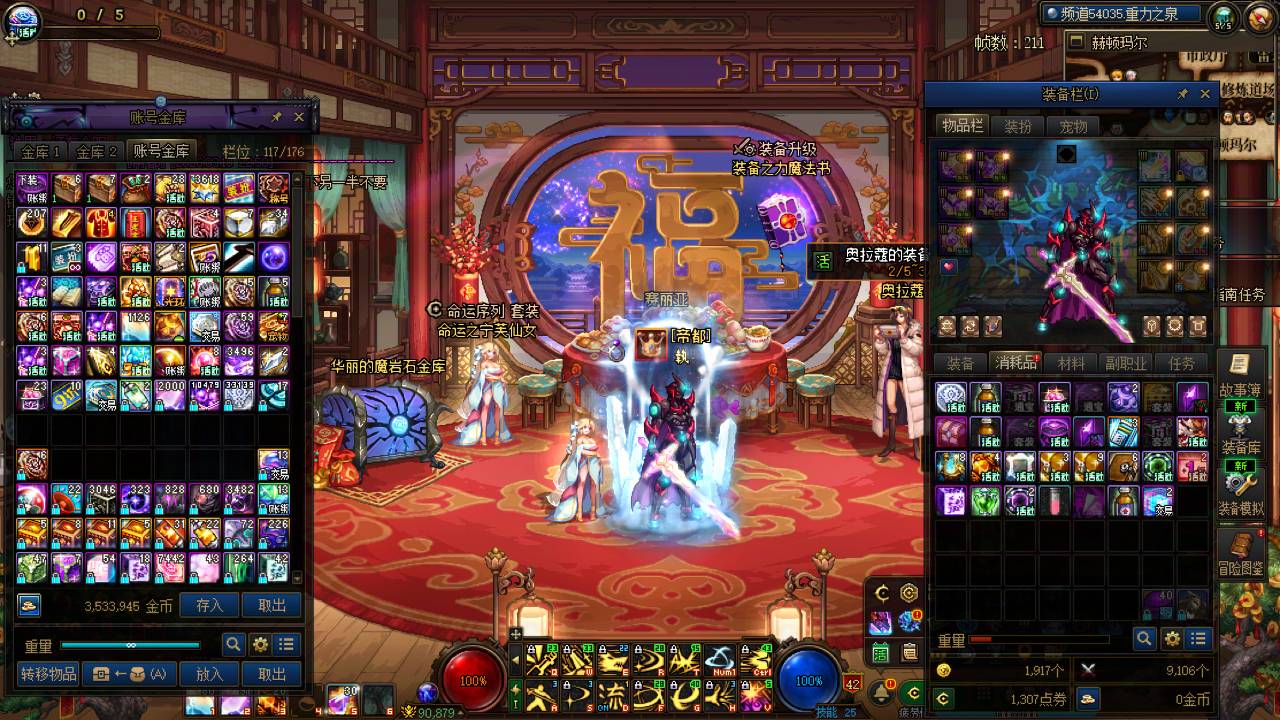Switch to the 装扮 avatar tab

pos(1018,127)
